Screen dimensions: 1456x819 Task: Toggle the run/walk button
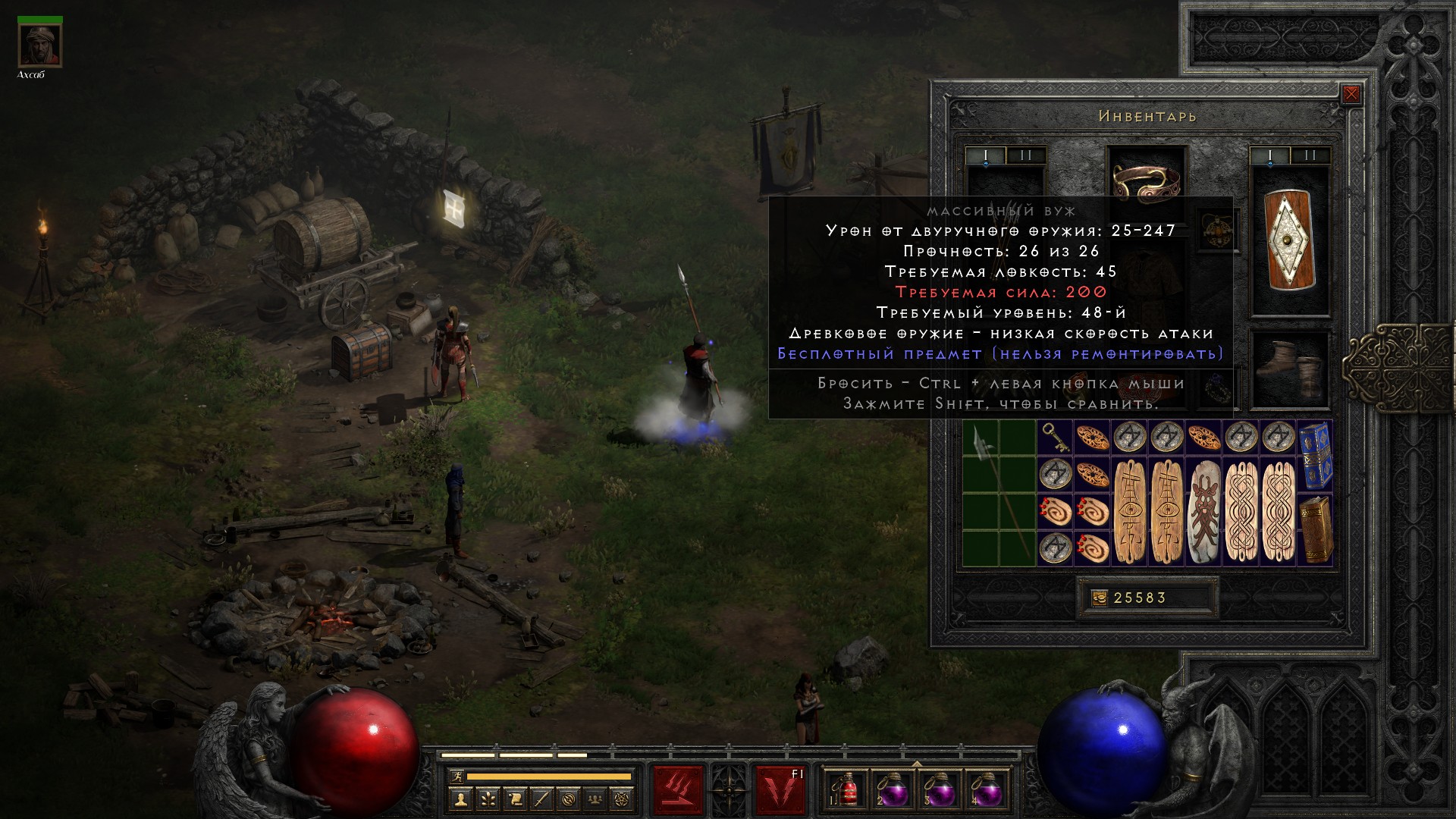coord(456,777)
